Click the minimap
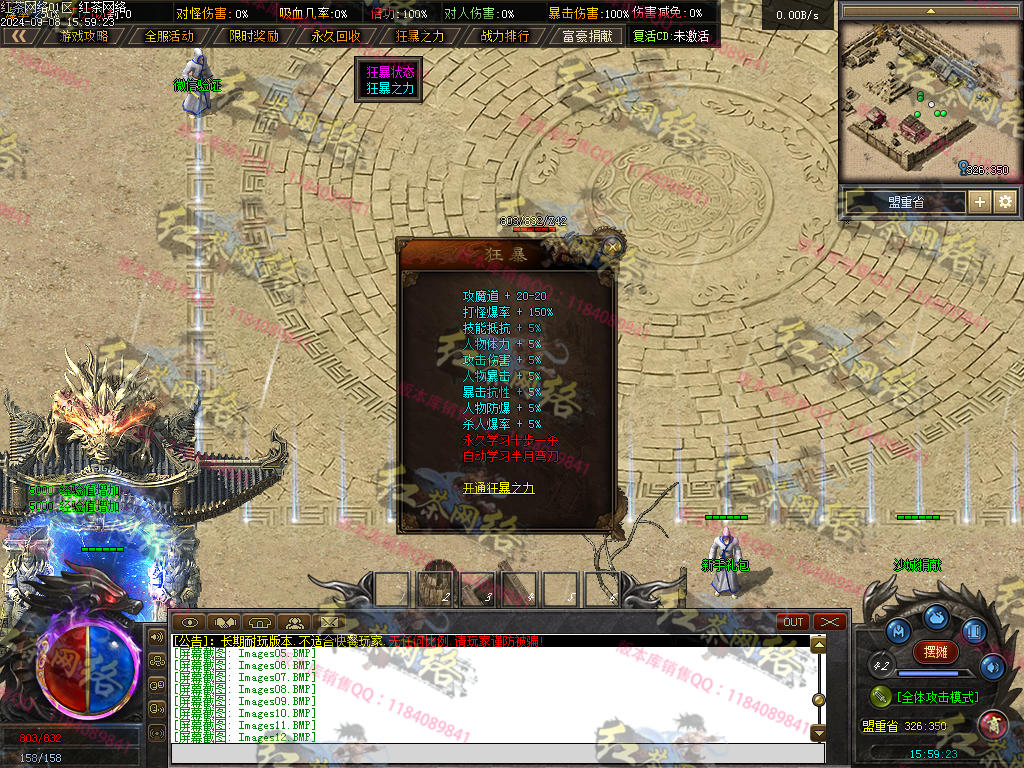 926,100
